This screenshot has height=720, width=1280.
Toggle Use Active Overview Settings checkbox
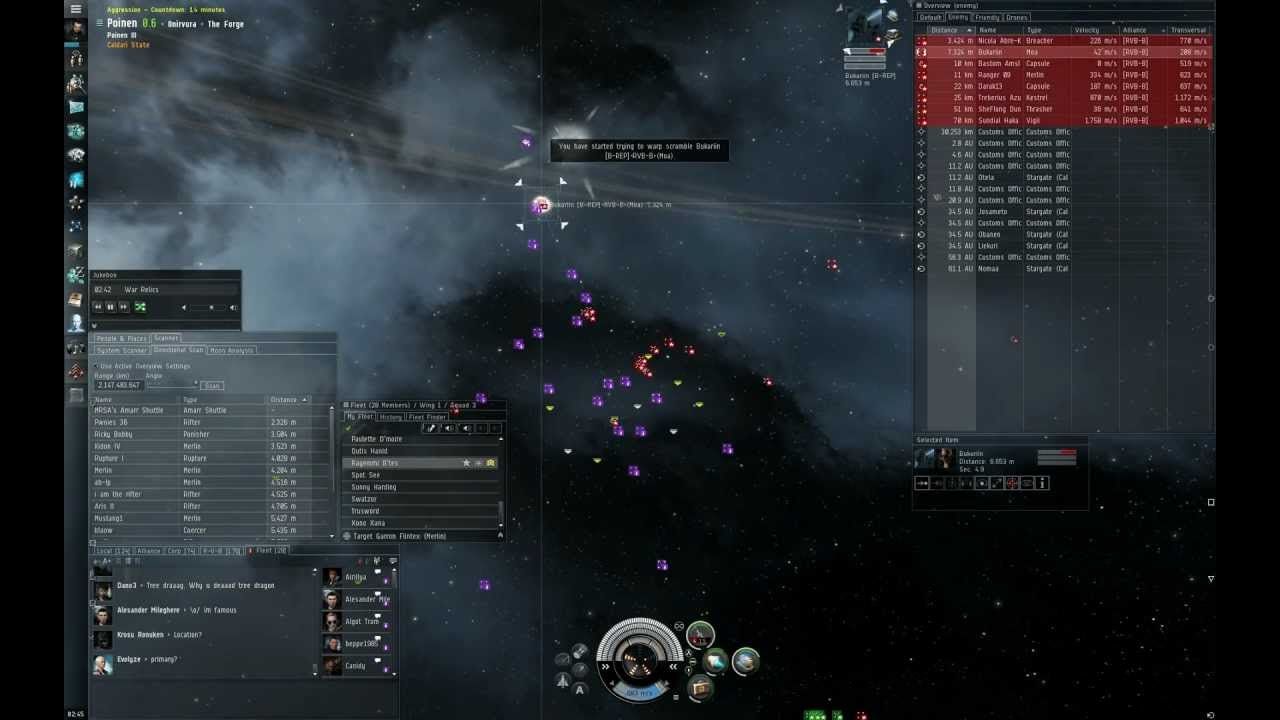click(97, 366)
